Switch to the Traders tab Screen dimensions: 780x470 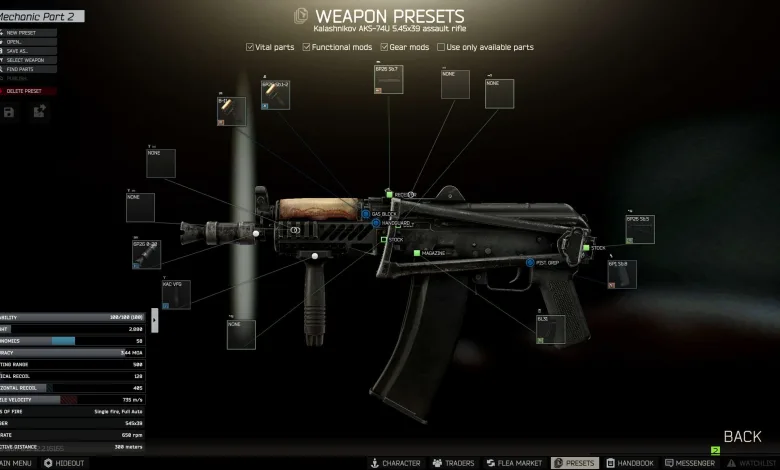click(453, 463)
